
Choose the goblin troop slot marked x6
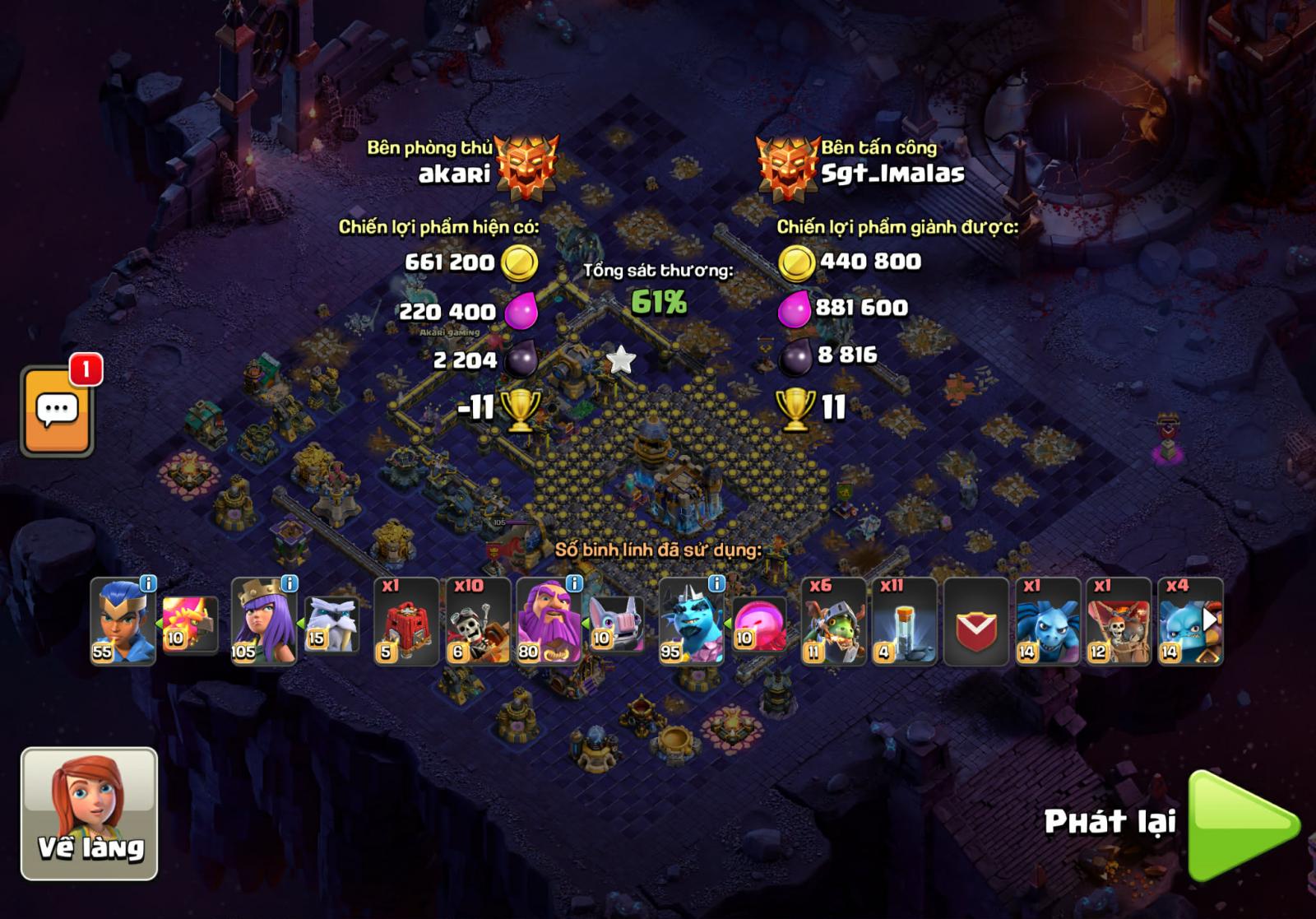pyautogui.click(x=833, y=622)
